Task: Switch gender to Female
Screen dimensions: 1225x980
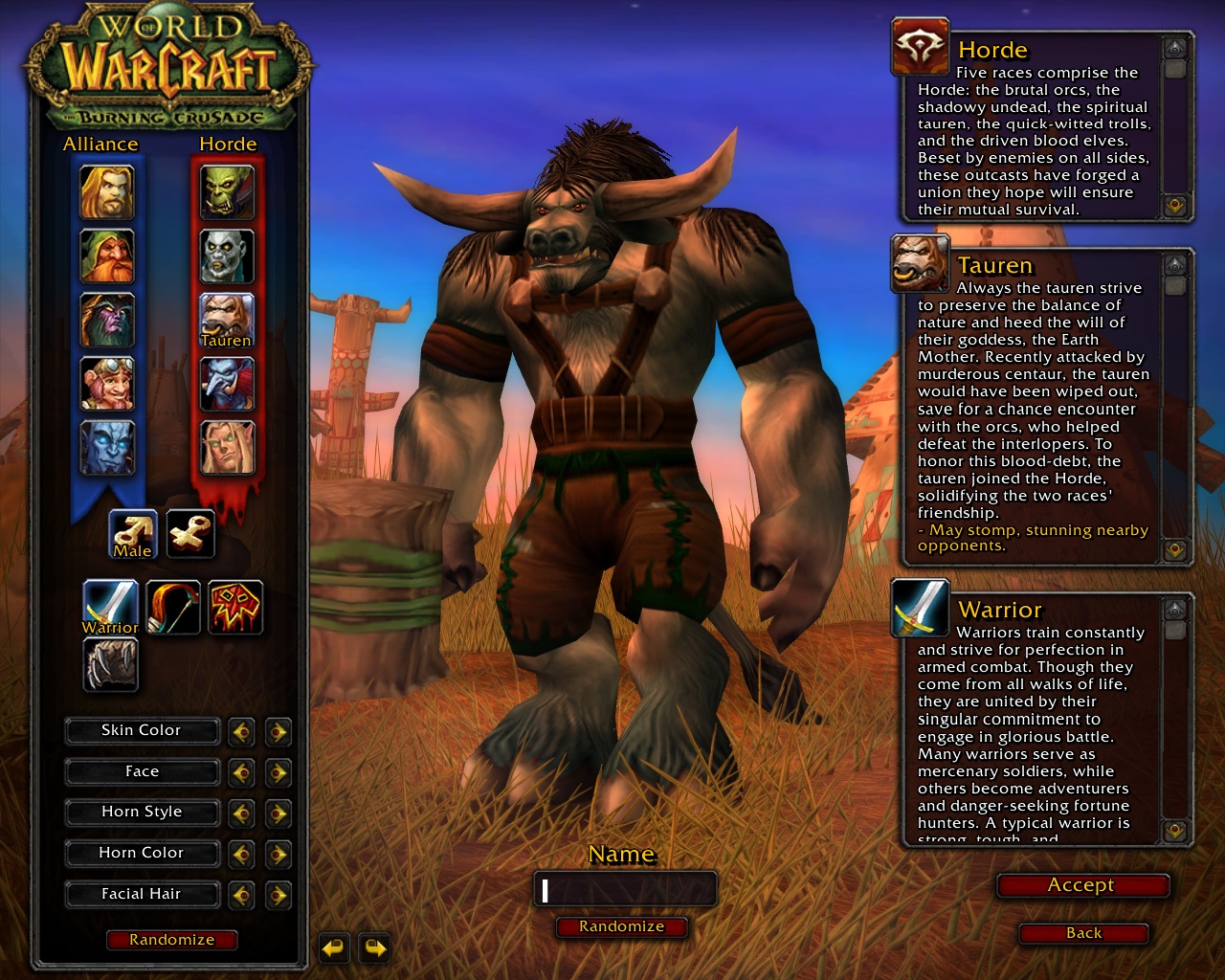Action: point(190,534)
